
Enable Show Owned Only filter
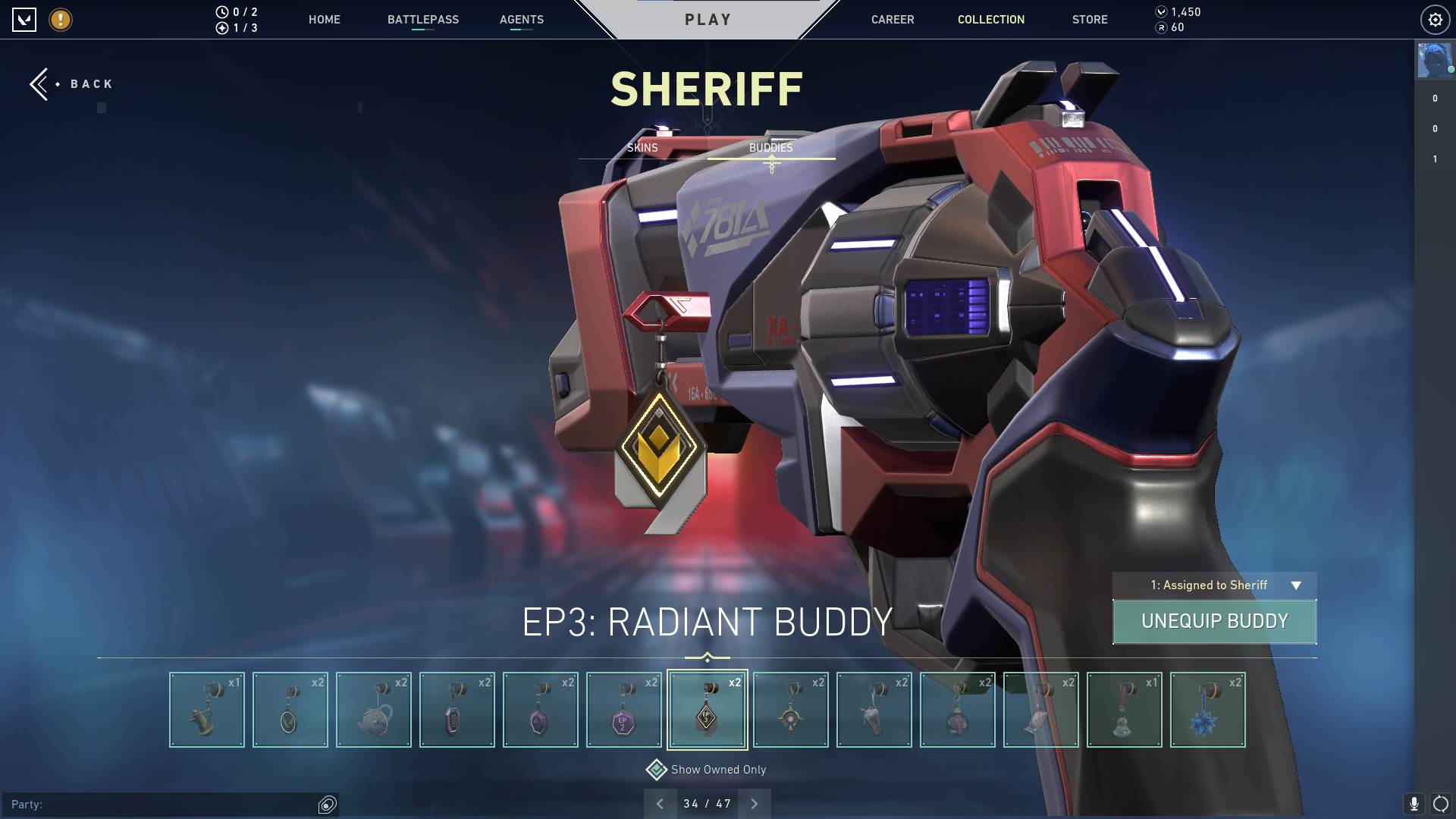coord(655,769)
